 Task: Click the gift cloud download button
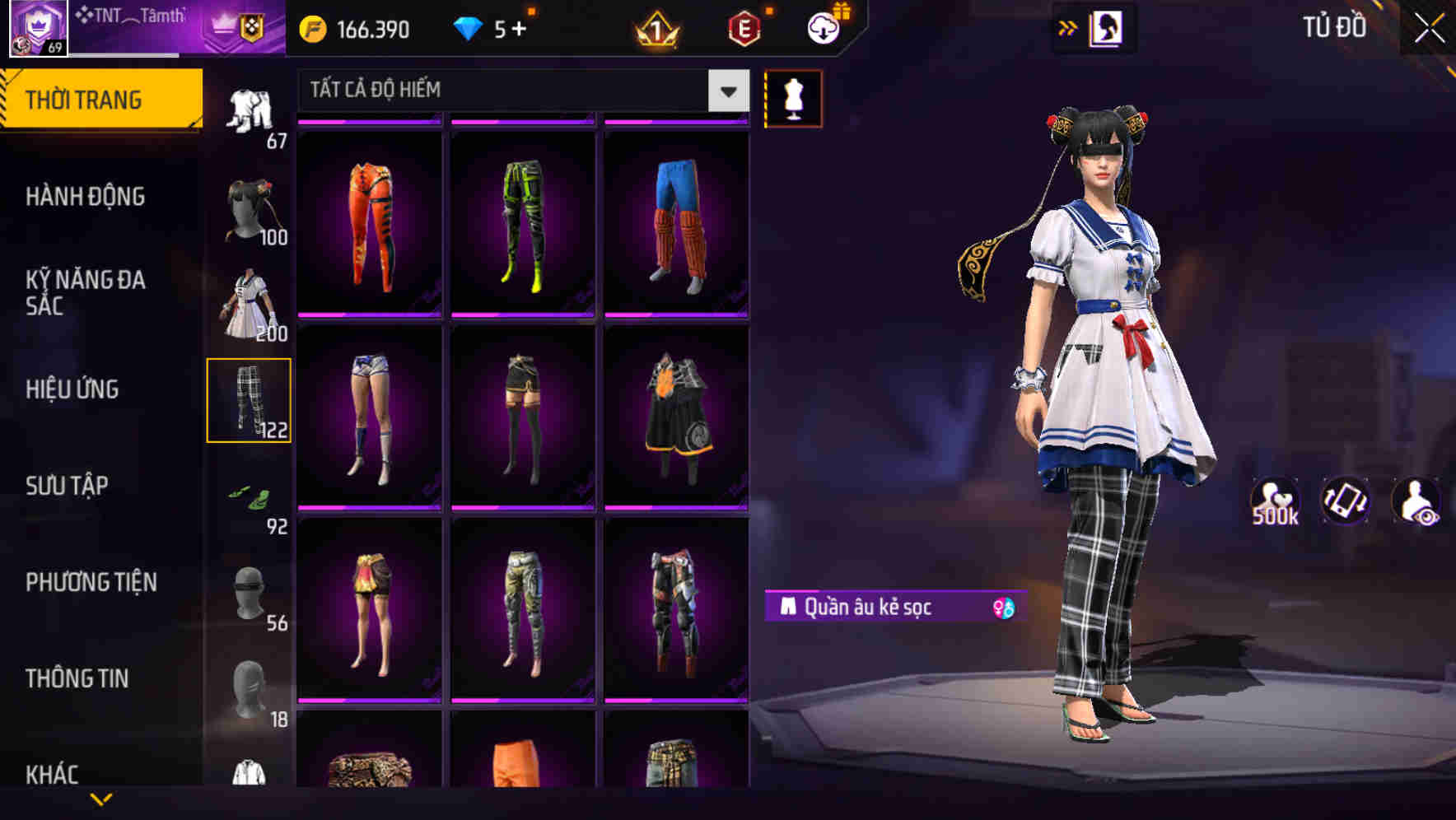point(823,27)
